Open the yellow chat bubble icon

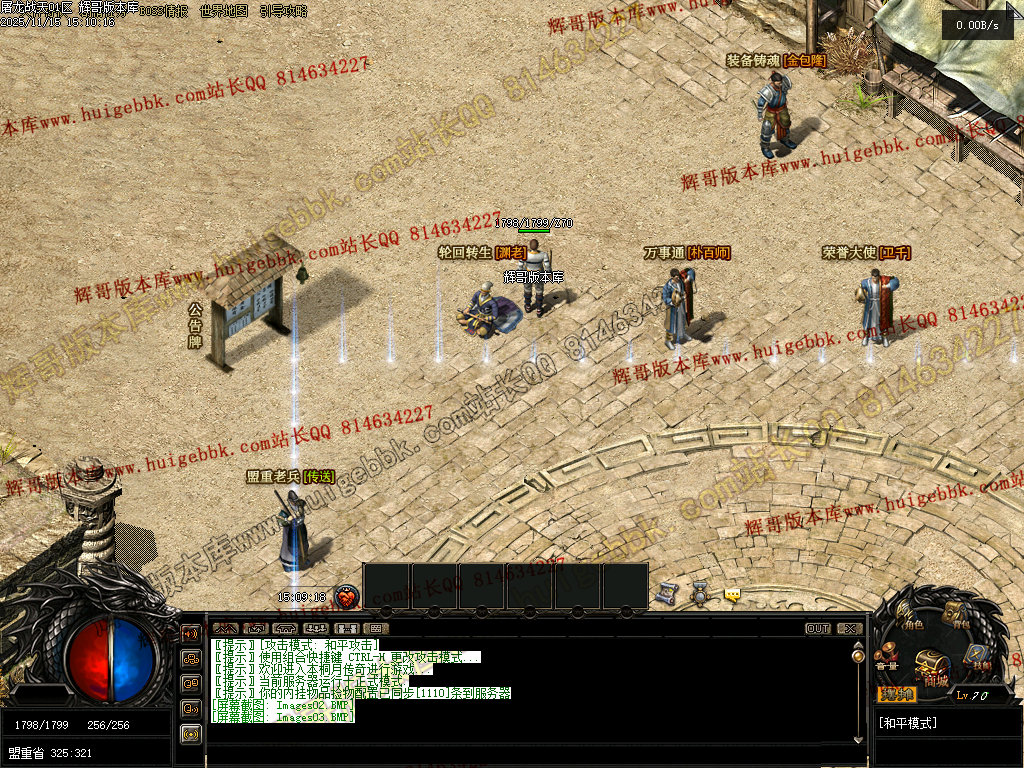point(733,595)
